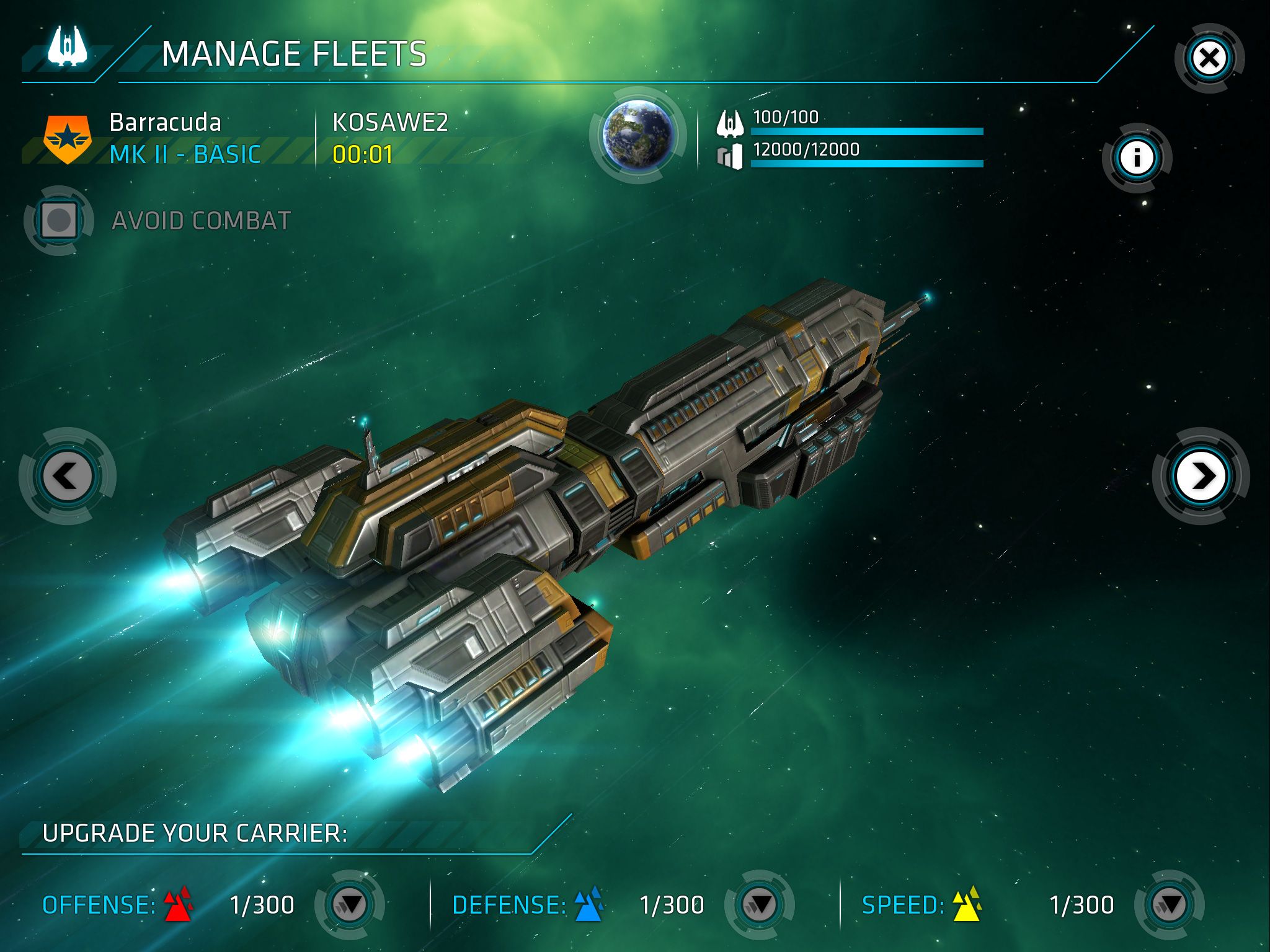Go to the previous fleet carrier
The width and height of the screenshot is (1270, 952).
(x=67, y=476)
